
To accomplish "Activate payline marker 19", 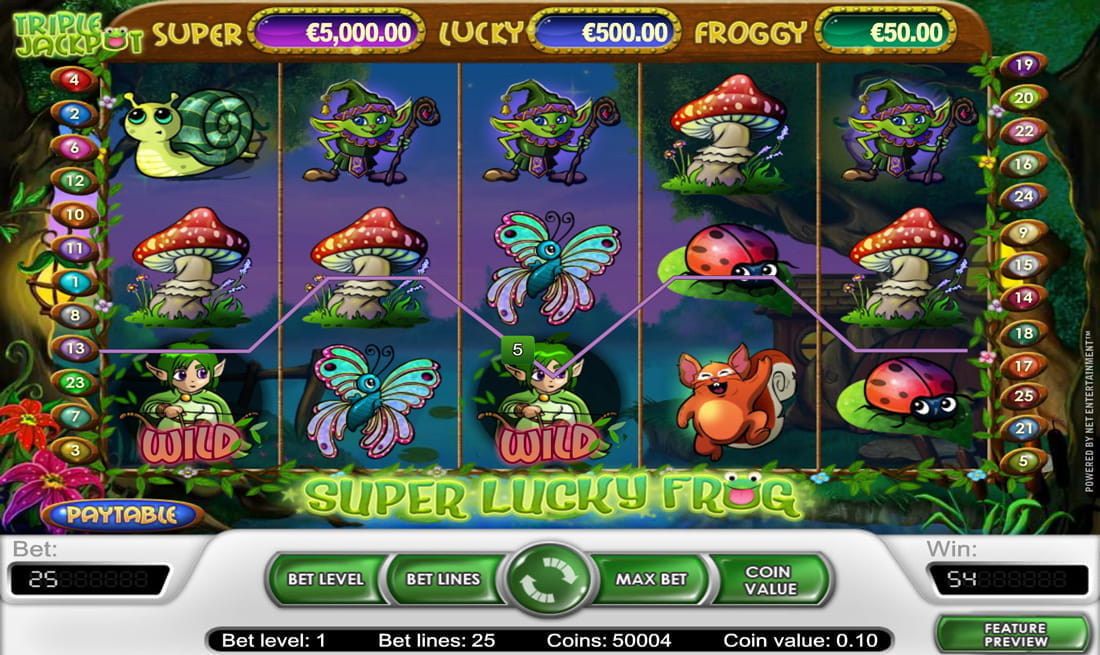I will click(x=1023, y=66).
